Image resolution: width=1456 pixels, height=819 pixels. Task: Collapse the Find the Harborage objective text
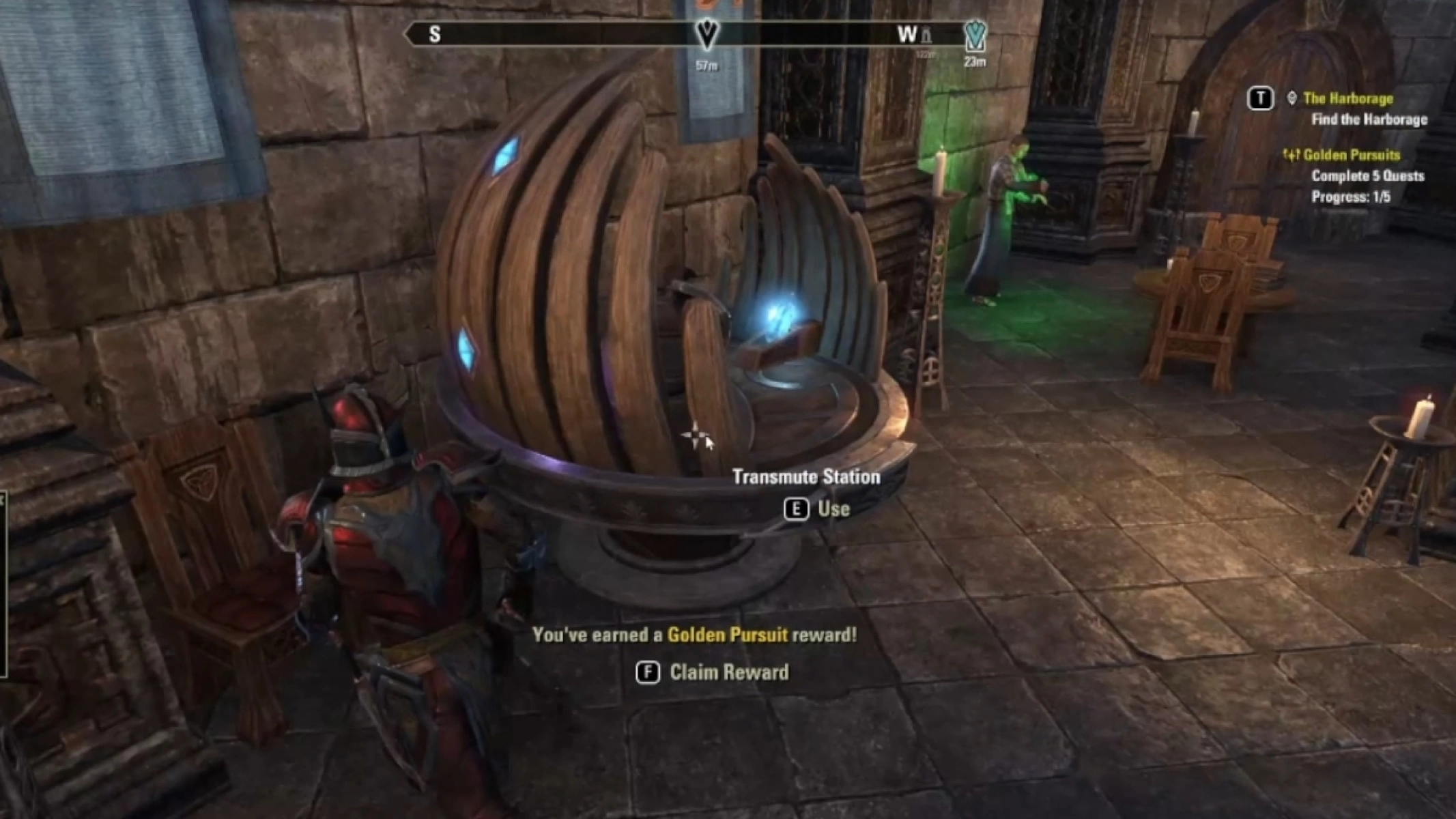click(x=1370, y=119)
